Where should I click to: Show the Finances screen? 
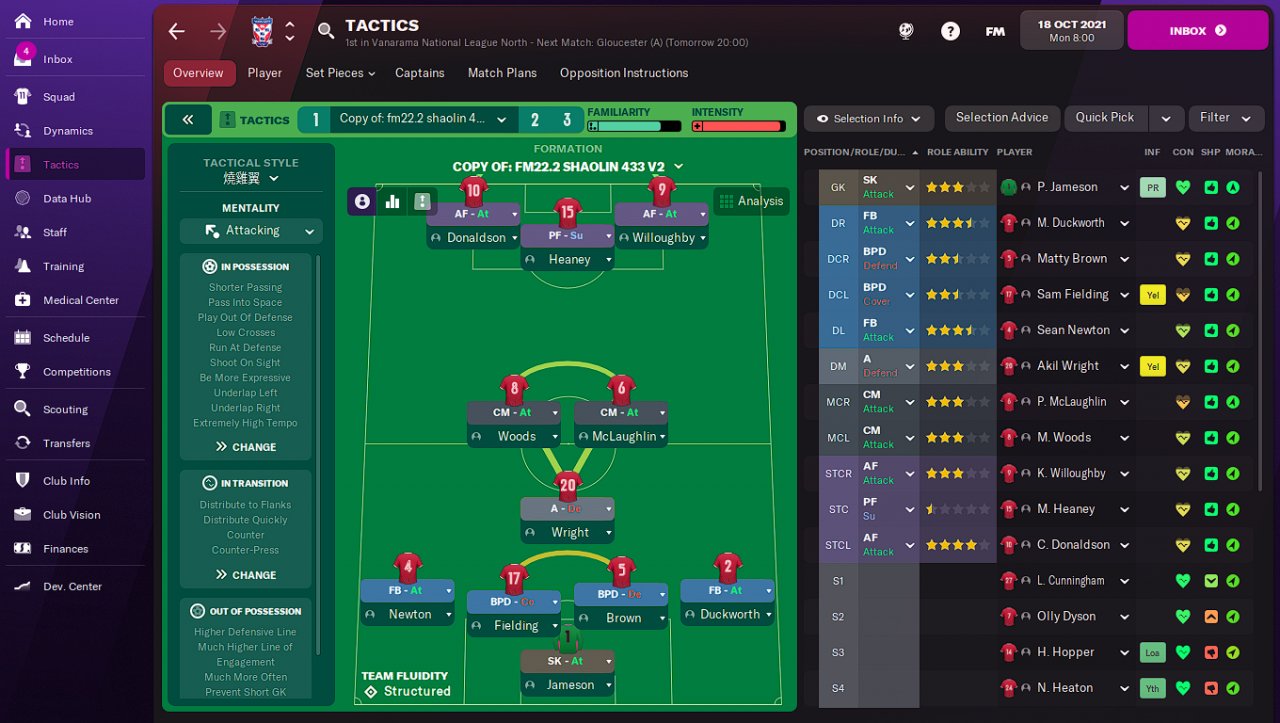(x=65, y=549)
